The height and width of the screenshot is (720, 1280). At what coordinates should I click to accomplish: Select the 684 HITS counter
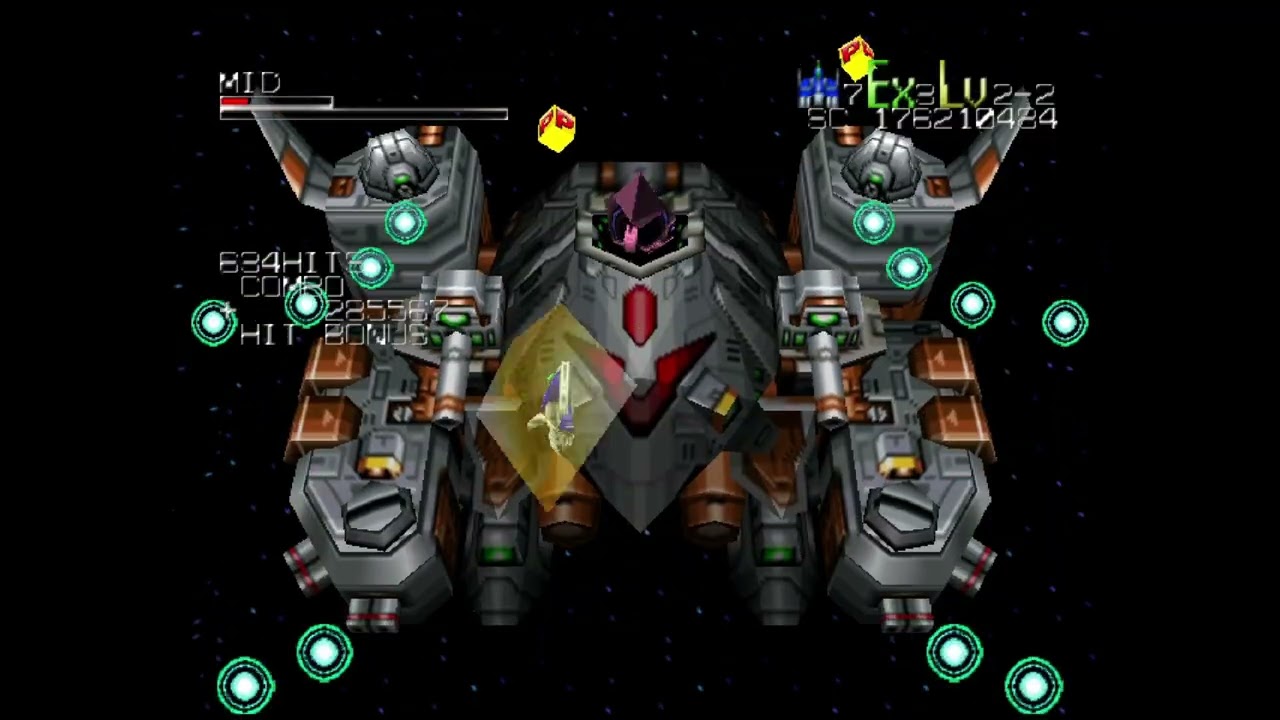[x=287, y=263]
